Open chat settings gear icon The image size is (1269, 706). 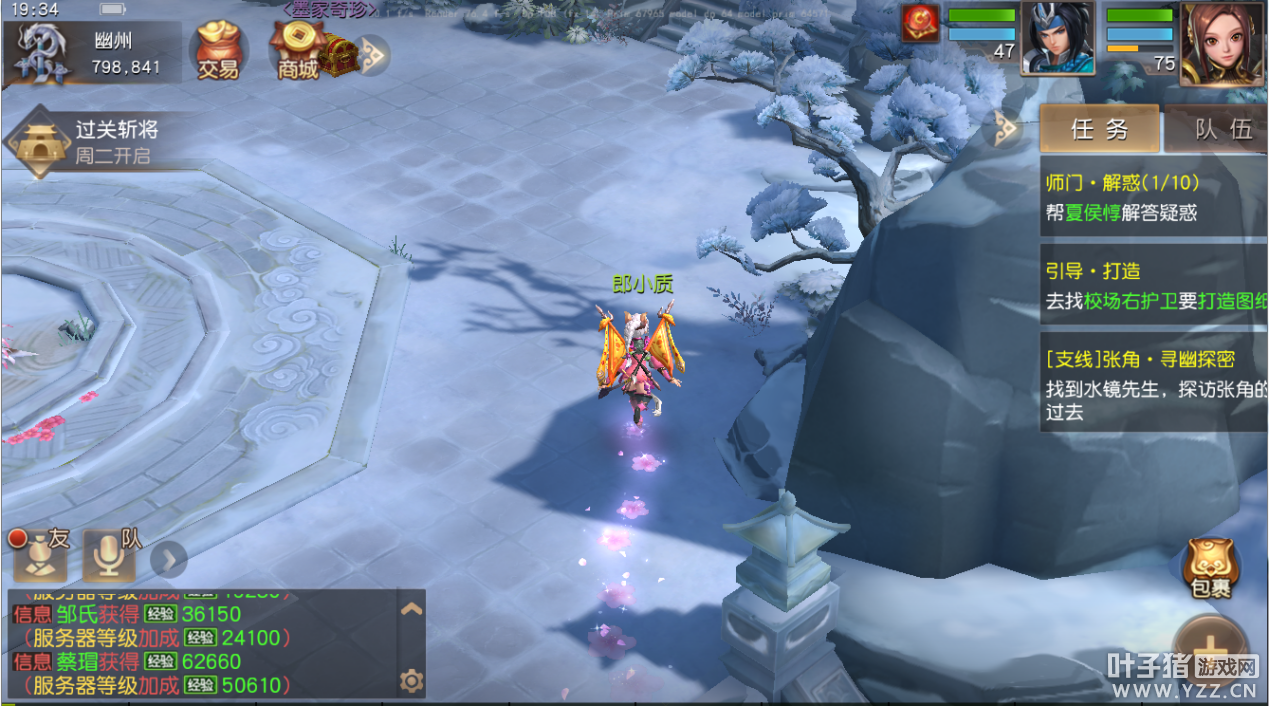tap(411, 681)
